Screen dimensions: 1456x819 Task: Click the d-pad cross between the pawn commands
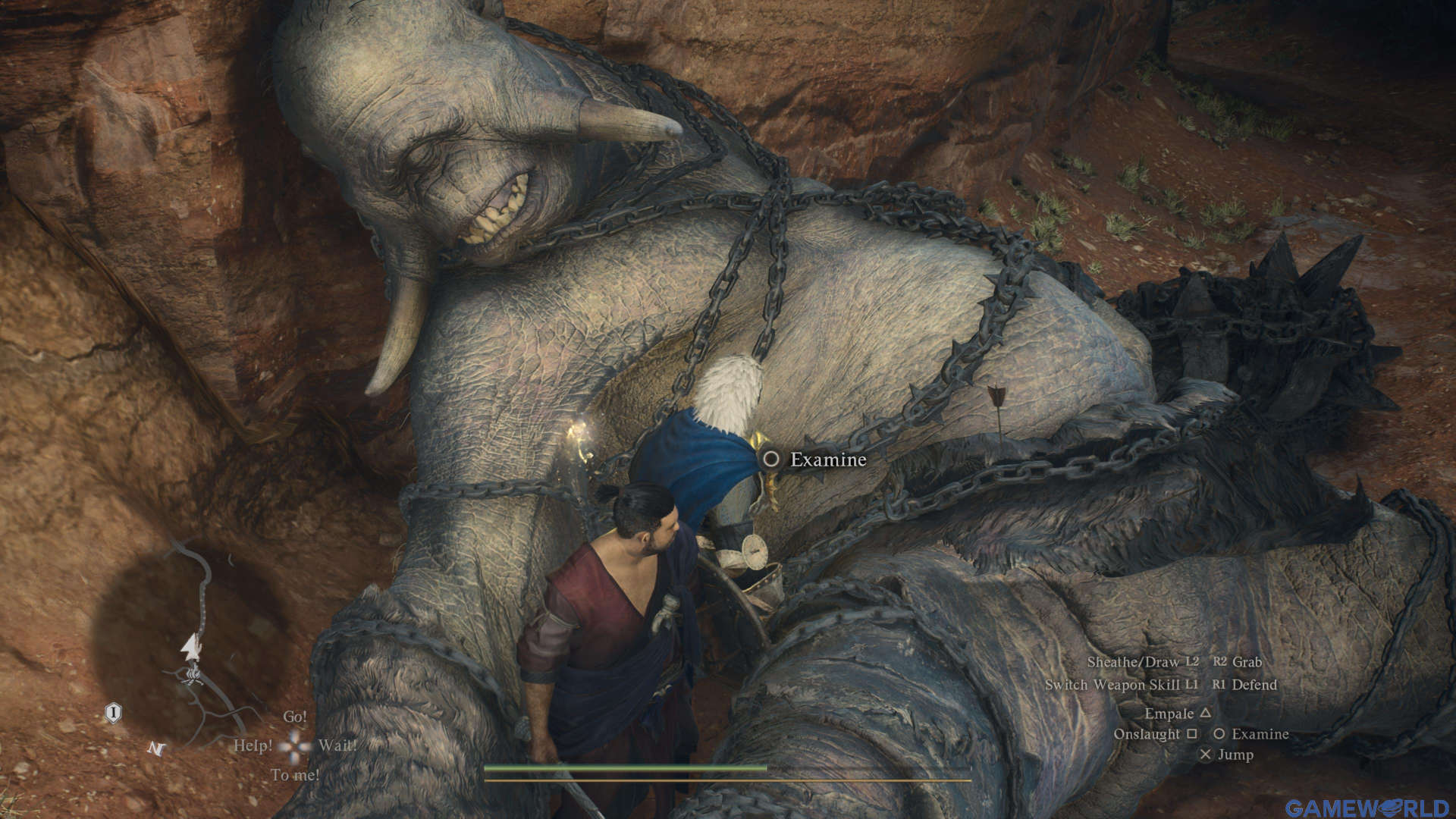[x=296, y=745]
